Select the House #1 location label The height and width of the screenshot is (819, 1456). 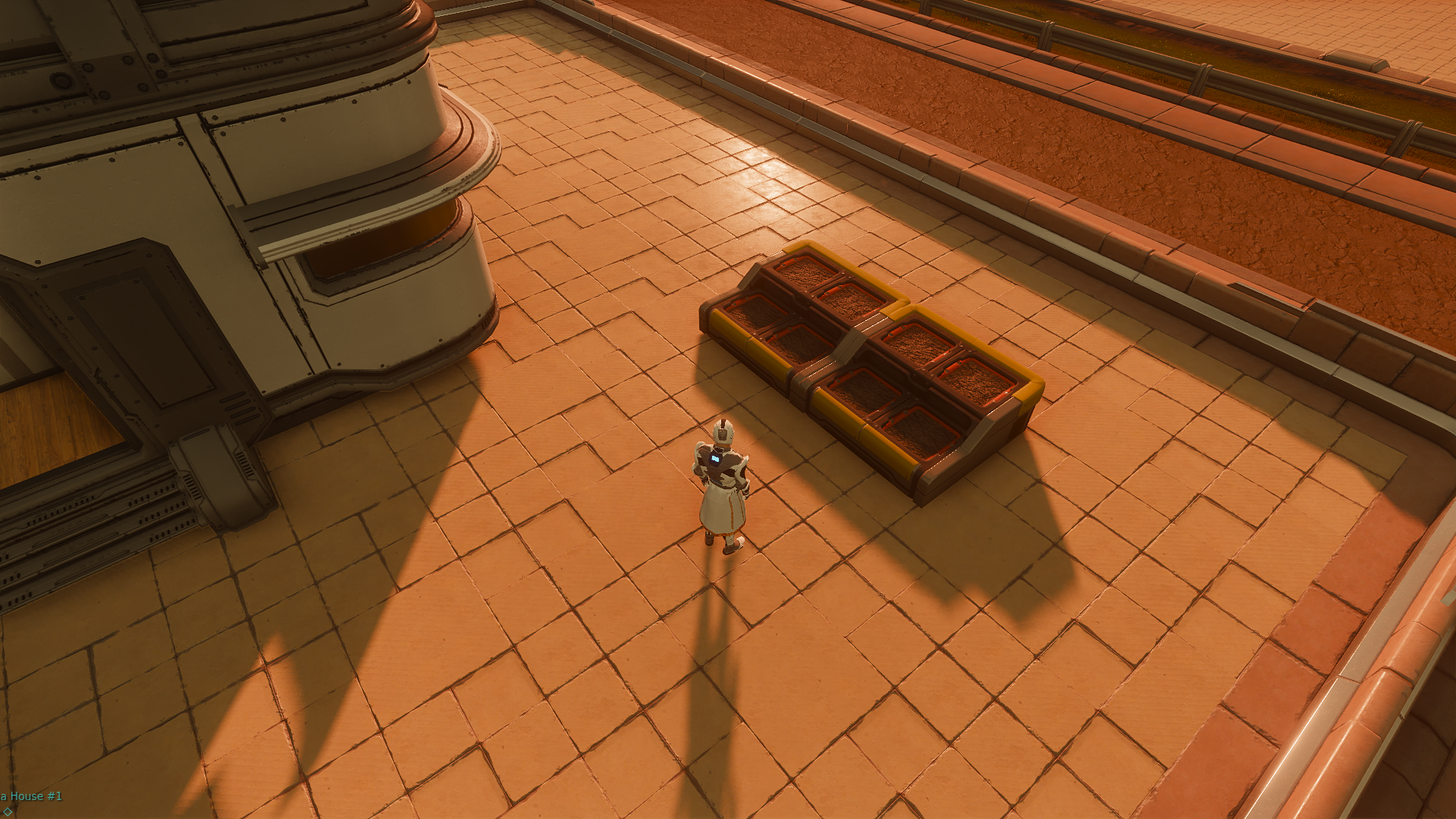[32, 796]
